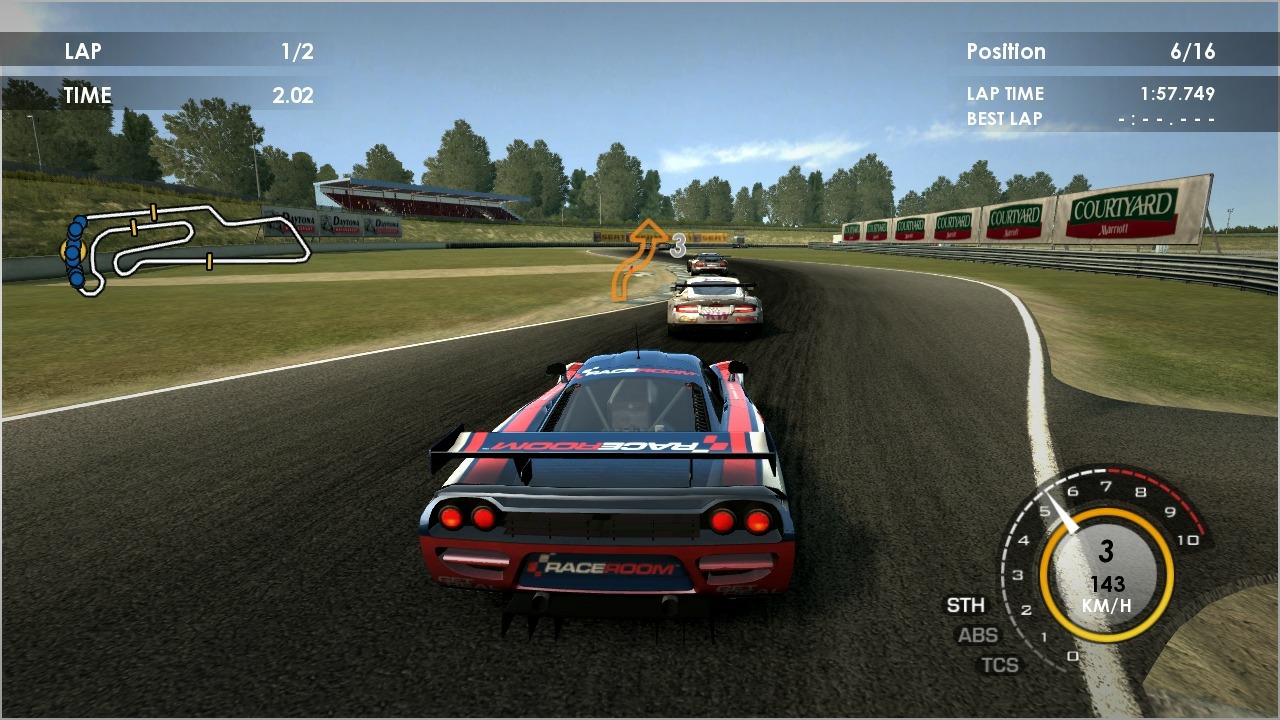
Task: Toggle the STH steering help indicator
Action: (x=965, y=605)
